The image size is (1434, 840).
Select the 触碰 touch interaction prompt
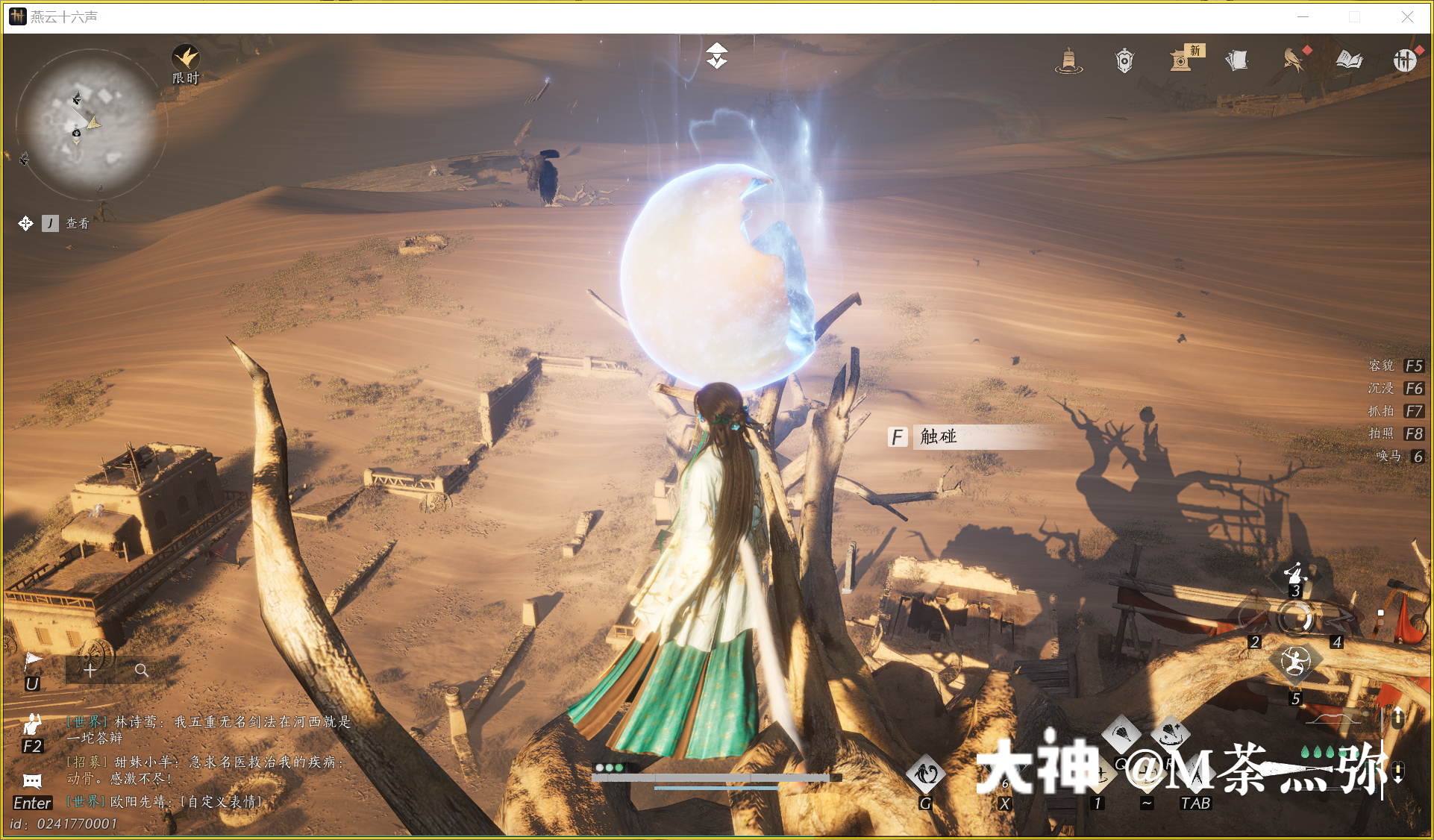coord(937,436)
